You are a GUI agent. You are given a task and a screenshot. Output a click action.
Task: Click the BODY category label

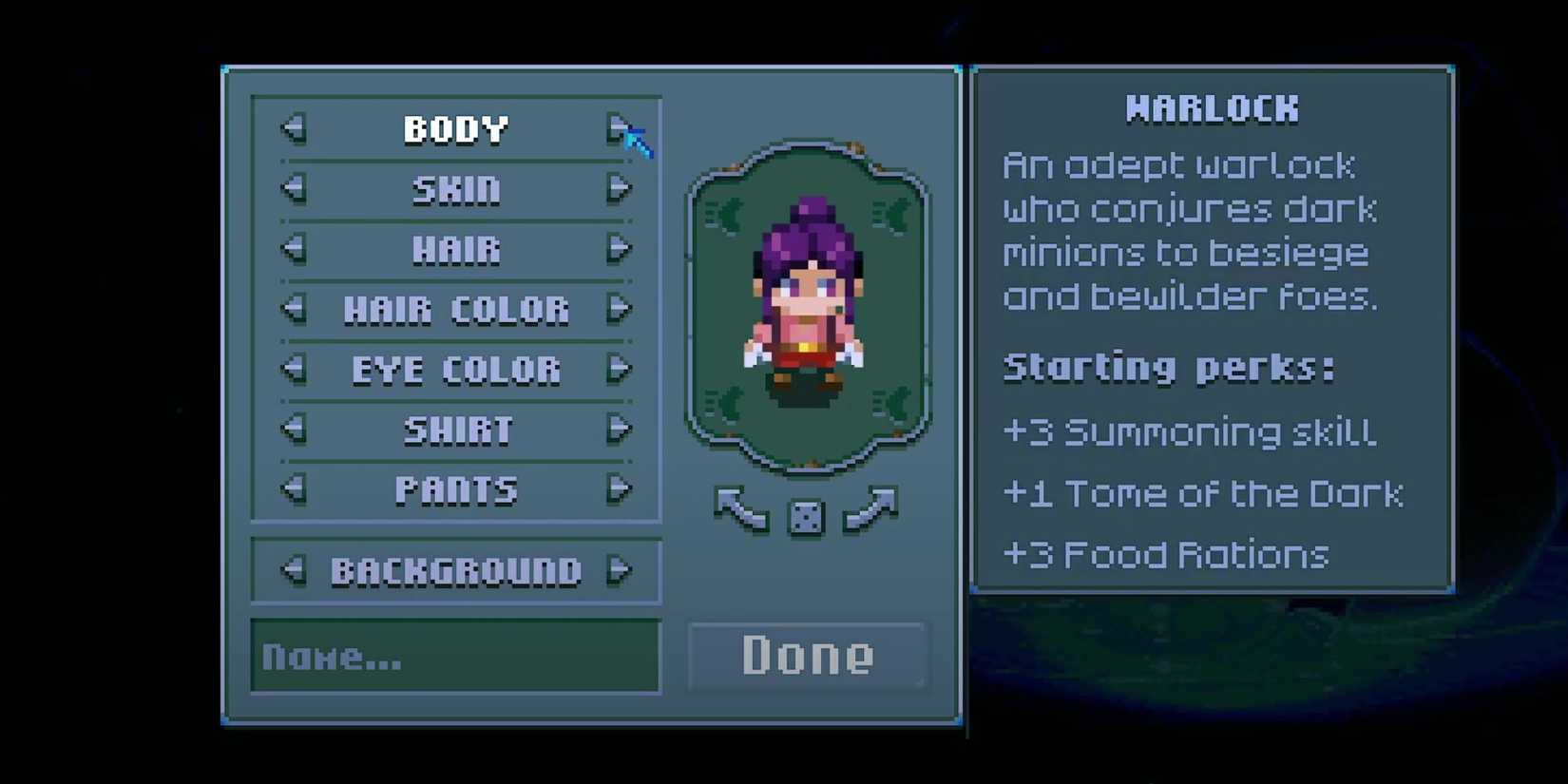click(x=456, y=128)
